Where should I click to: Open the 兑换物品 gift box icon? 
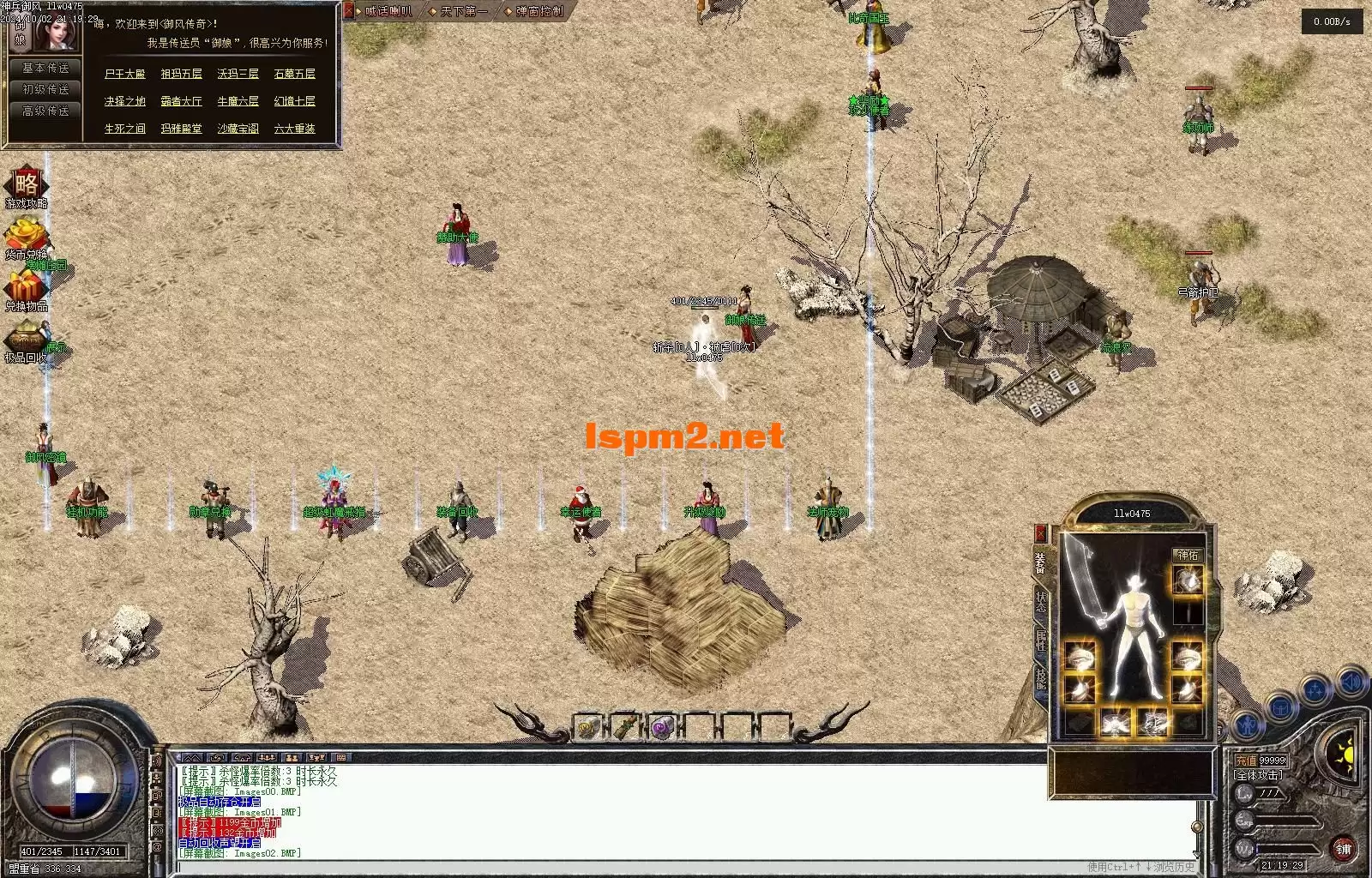(26, 289)
